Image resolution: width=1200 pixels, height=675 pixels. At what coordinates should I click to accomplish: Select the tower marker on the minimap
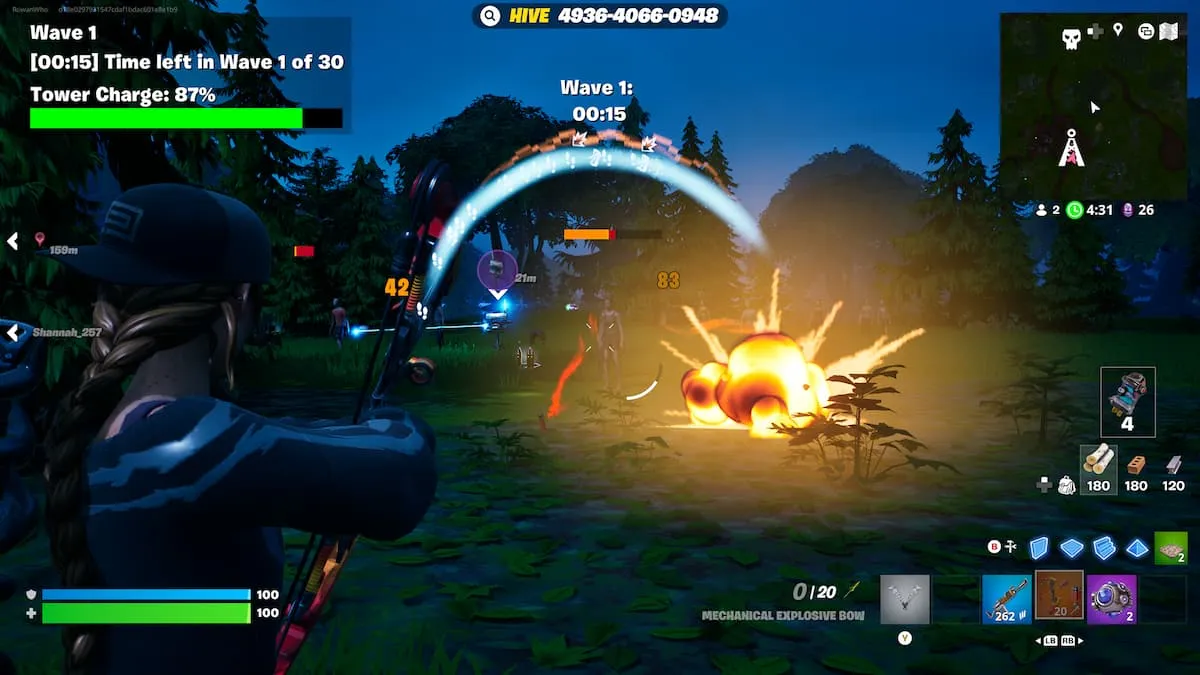coord(1072,149)
